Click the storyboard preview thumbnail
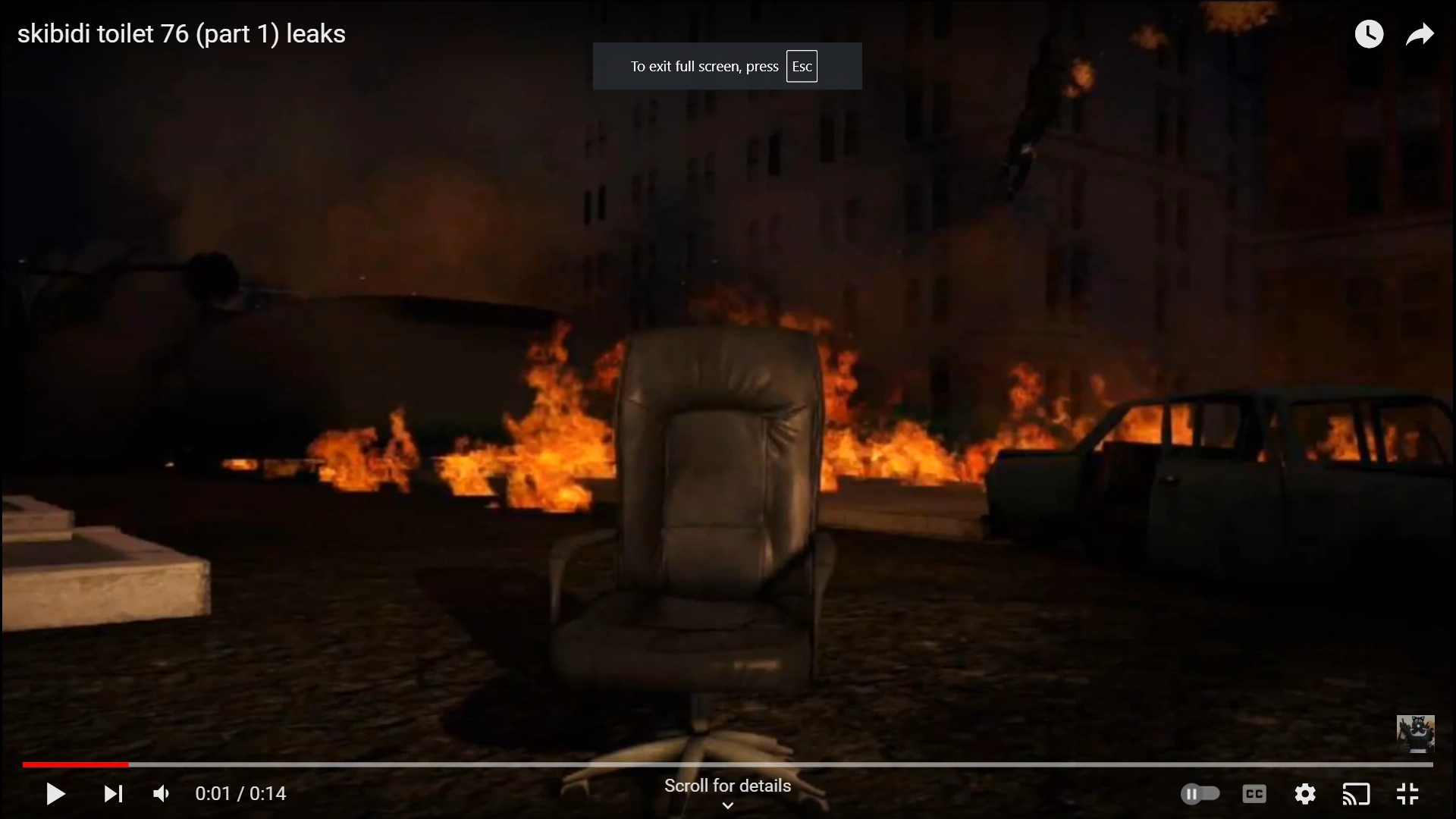Image resolution: width=1456 pixels, height=819 pixels. pyautogui.click(x=1415, y=733)
